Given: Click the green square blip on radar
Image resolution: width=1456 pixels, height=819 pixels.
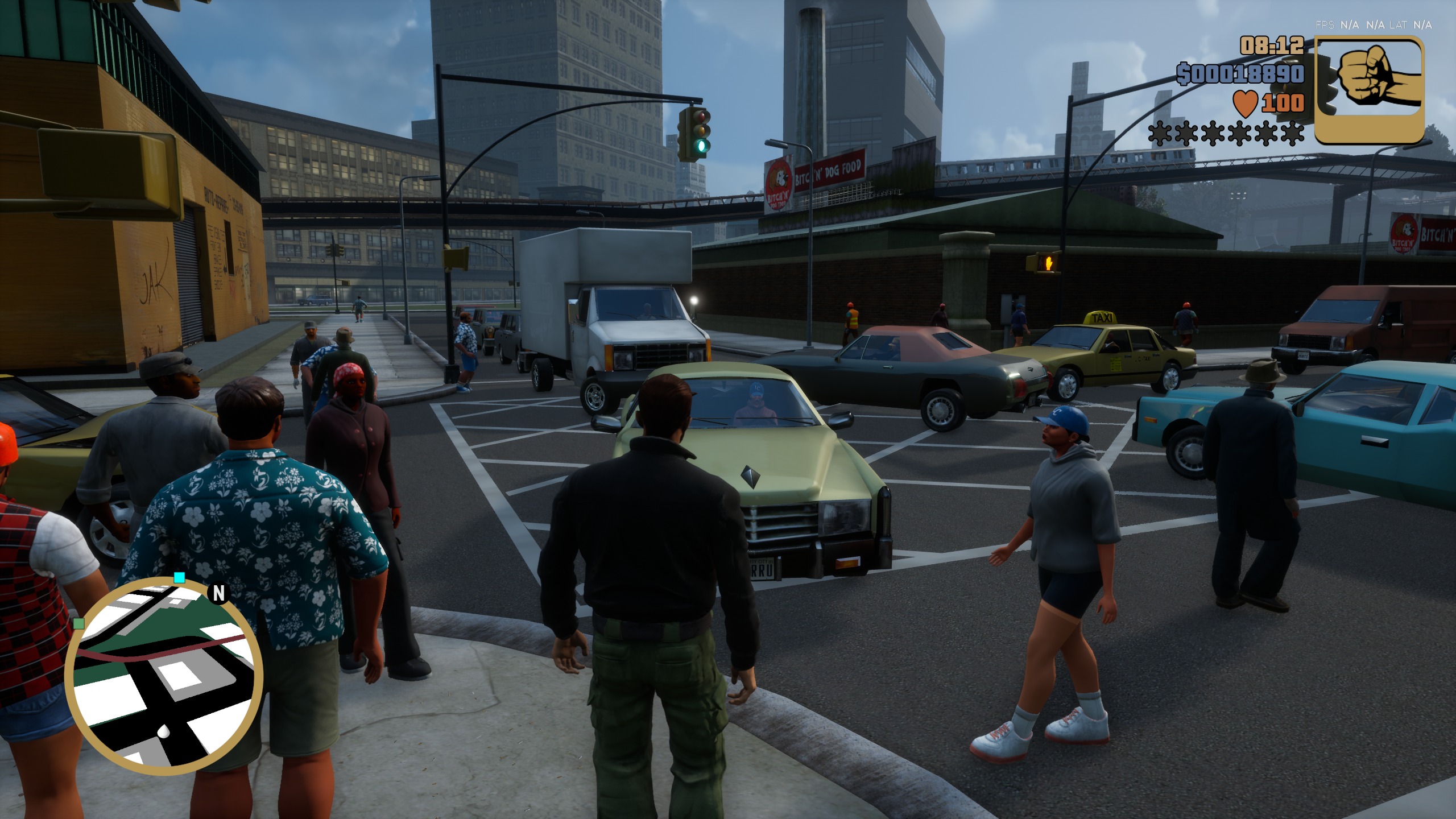Looking at the screenshot, I should [79, 623].
